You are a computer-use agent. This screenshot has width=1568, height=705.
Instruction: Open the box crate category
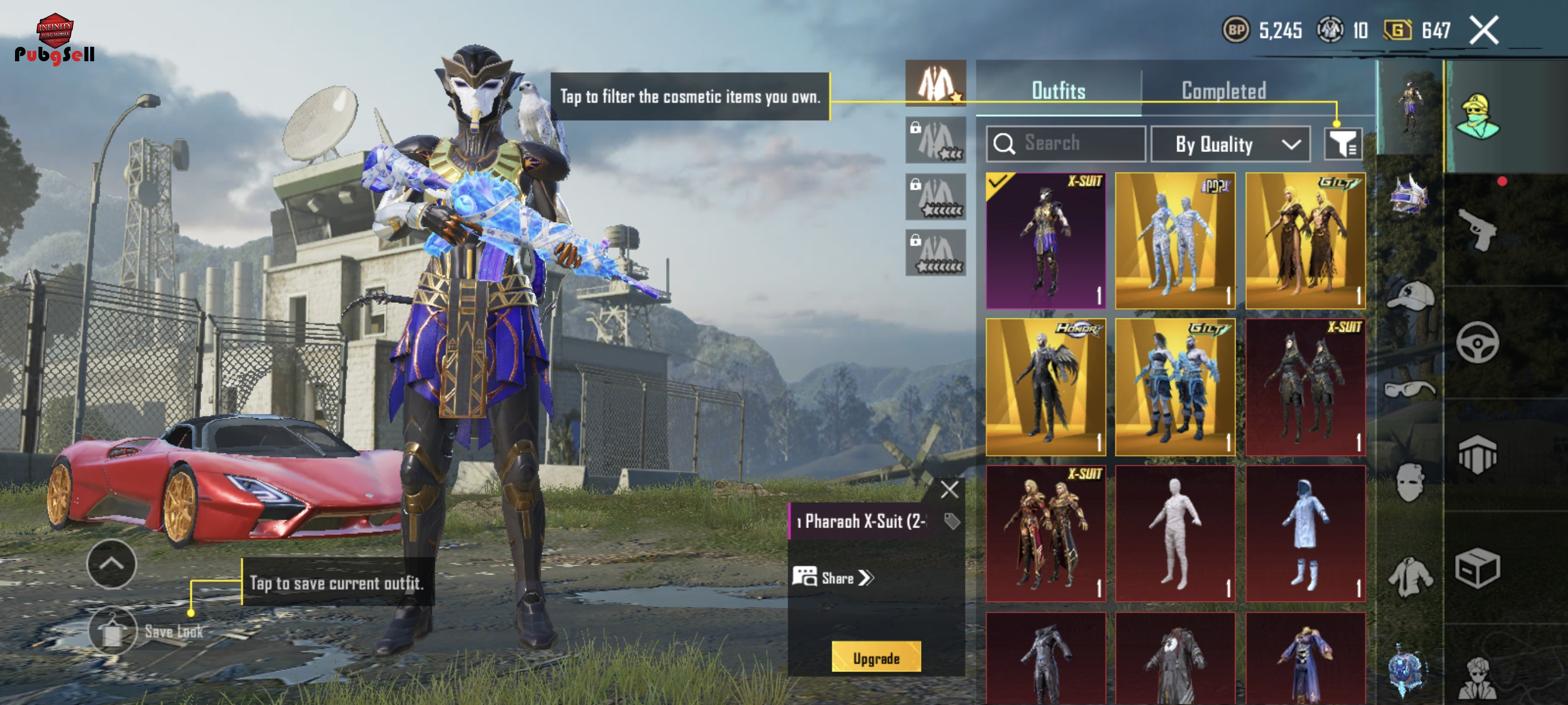(x=1477, y=568)
